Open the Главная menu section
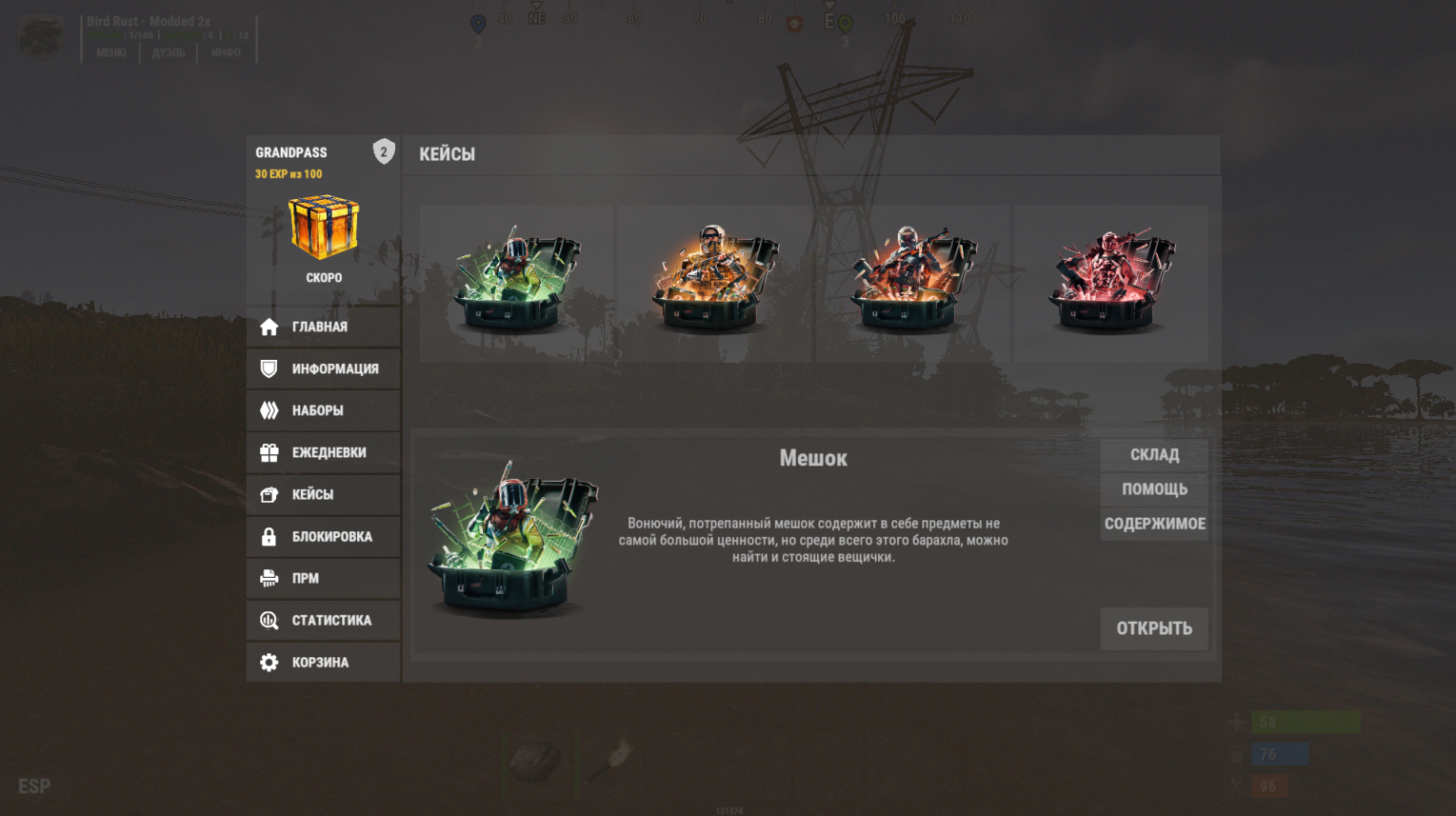The image size is (1456, 816). [x=323, y=327]
